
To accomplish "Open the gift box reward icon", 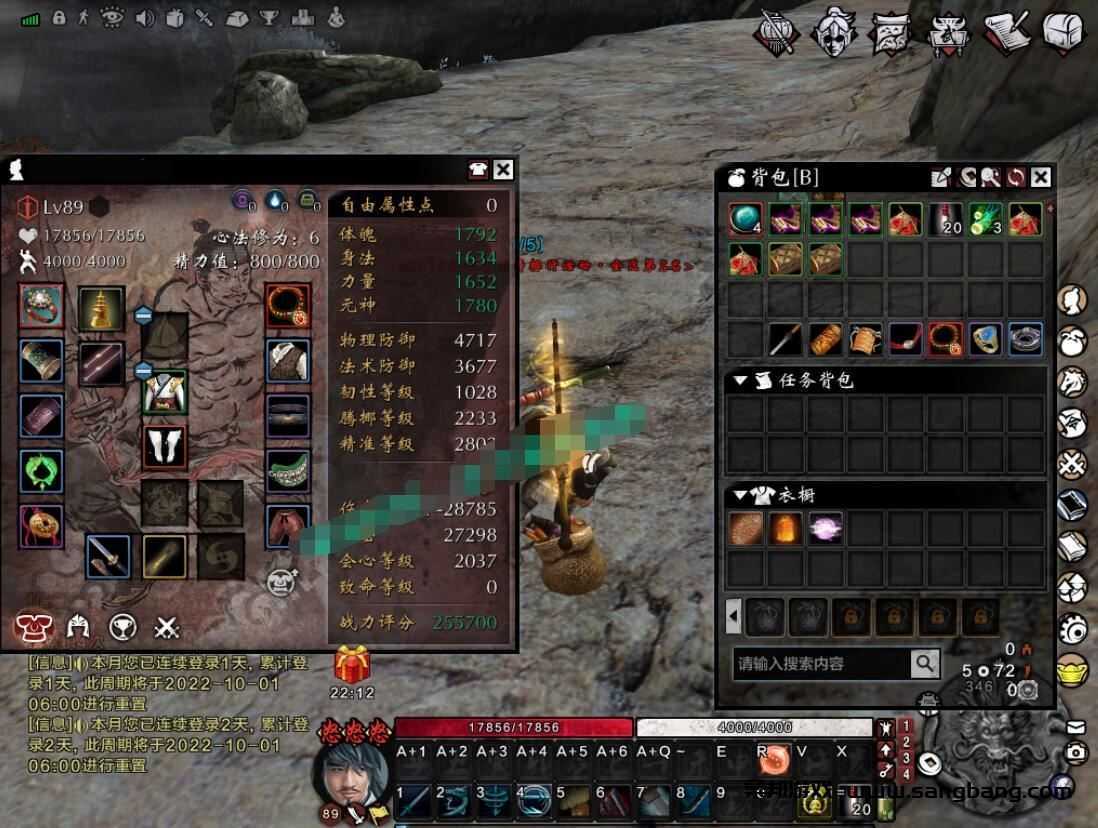I will coord(352,663).
